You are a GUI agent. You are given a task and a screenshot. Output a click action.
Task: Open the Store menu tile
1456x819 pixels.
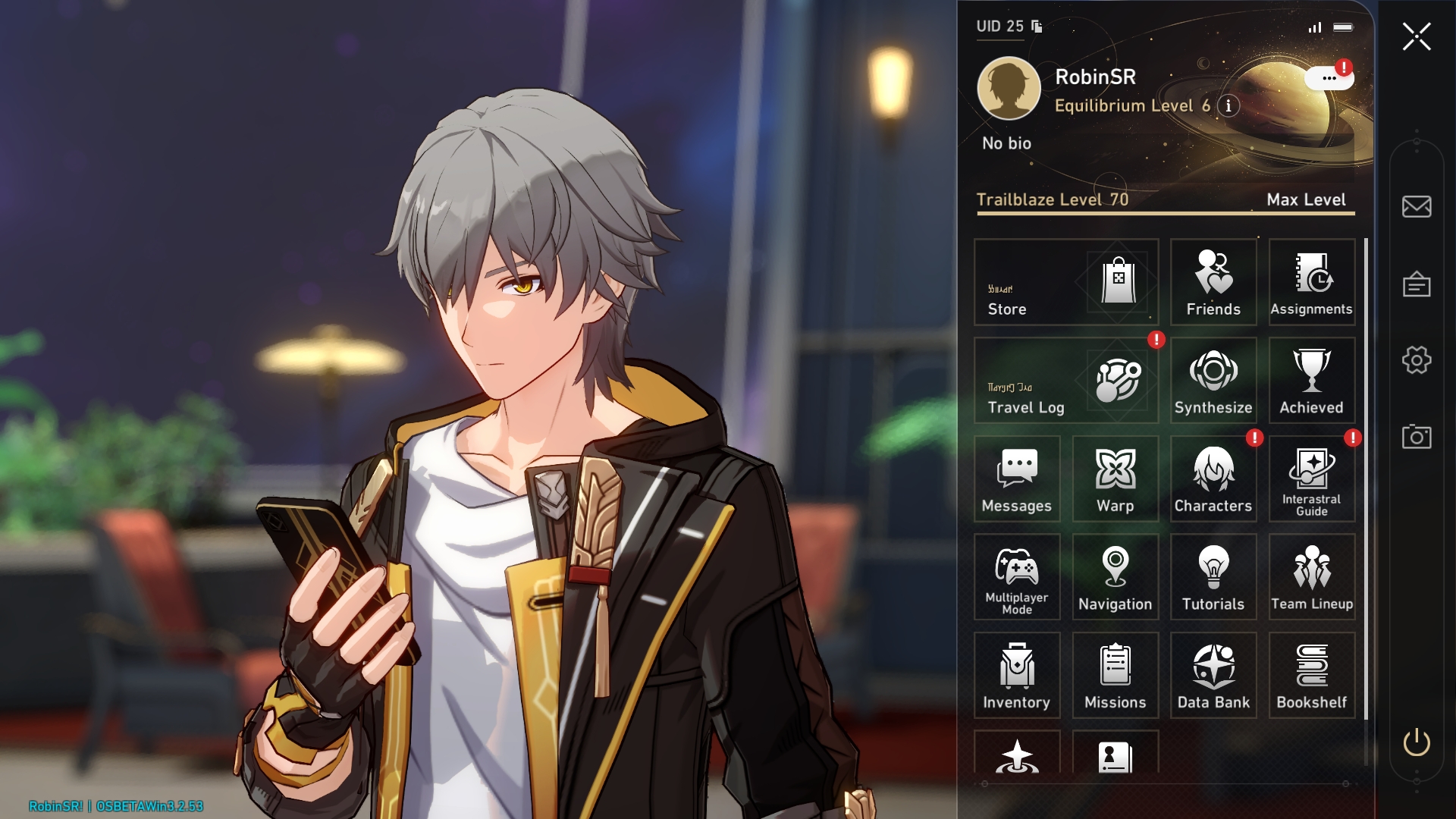1065,282
